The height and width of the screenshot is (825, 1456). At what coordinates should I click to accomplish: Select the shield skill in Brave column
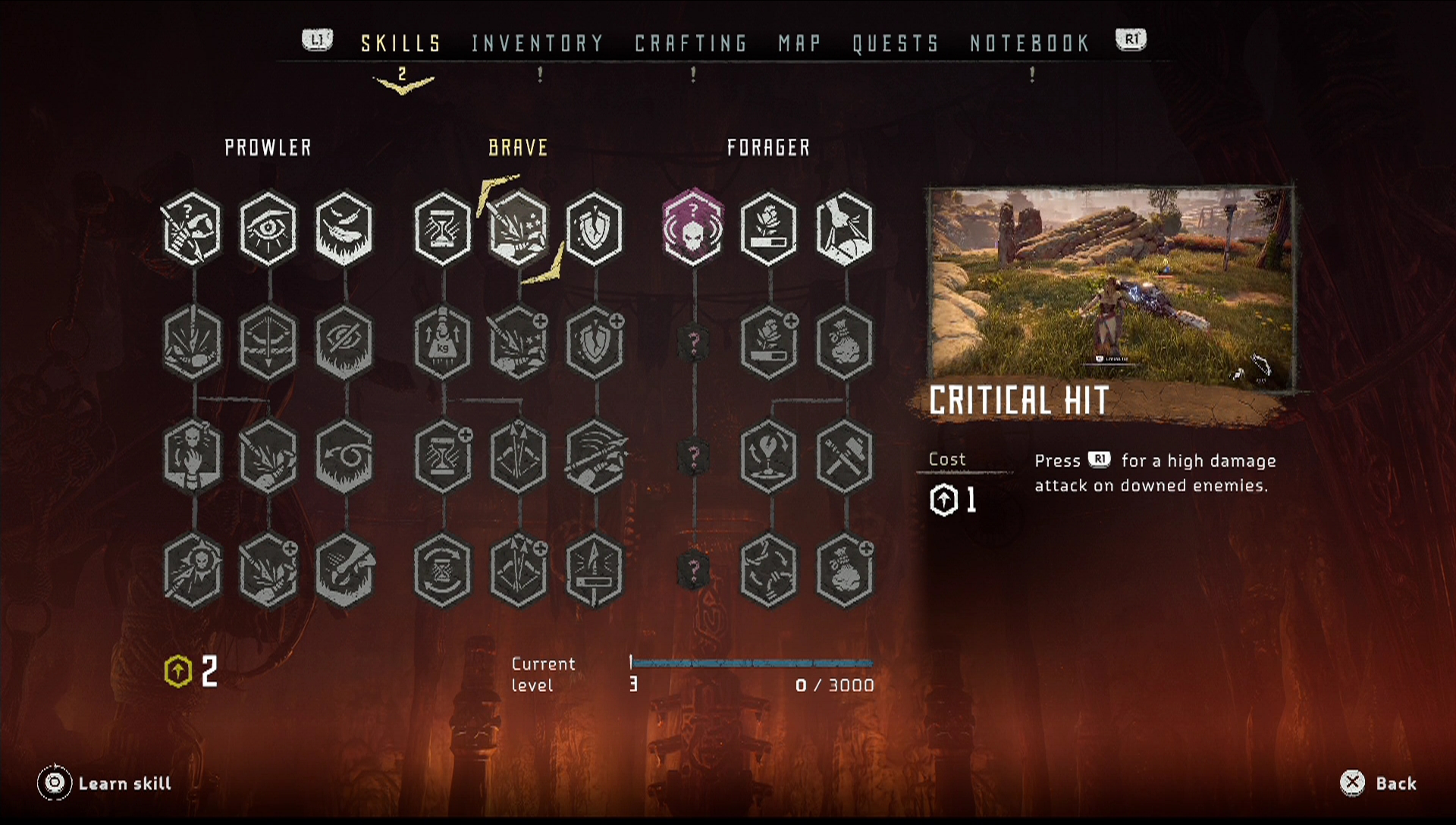(x=595, y=228)
